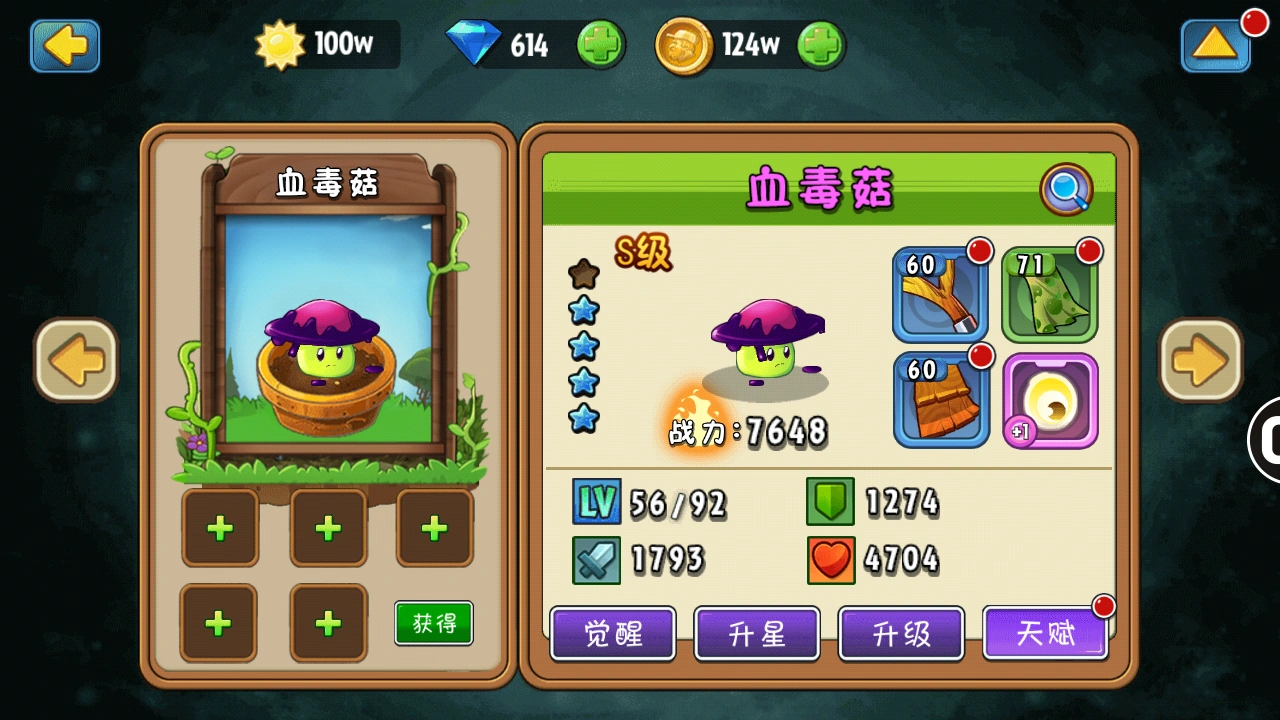This screenshot has width=1280, height=720.
Task: Click the back arrow in the top left
Action: click(x=64, y=46)
